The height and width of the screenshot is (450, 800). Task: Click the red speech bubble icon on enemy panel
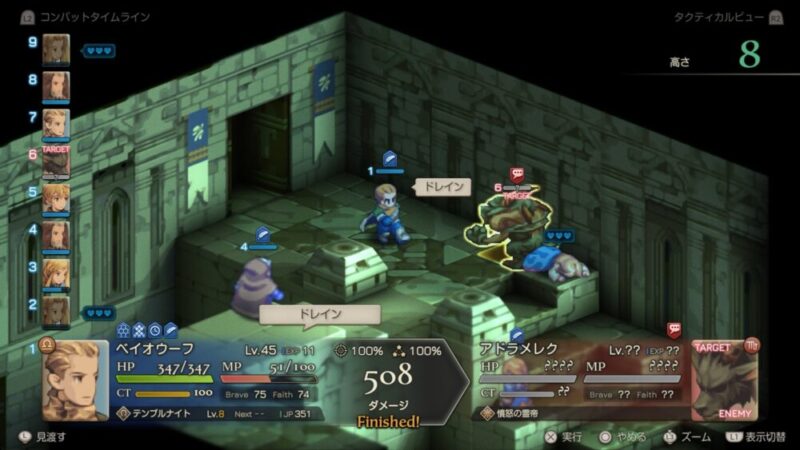pos(674,329)
